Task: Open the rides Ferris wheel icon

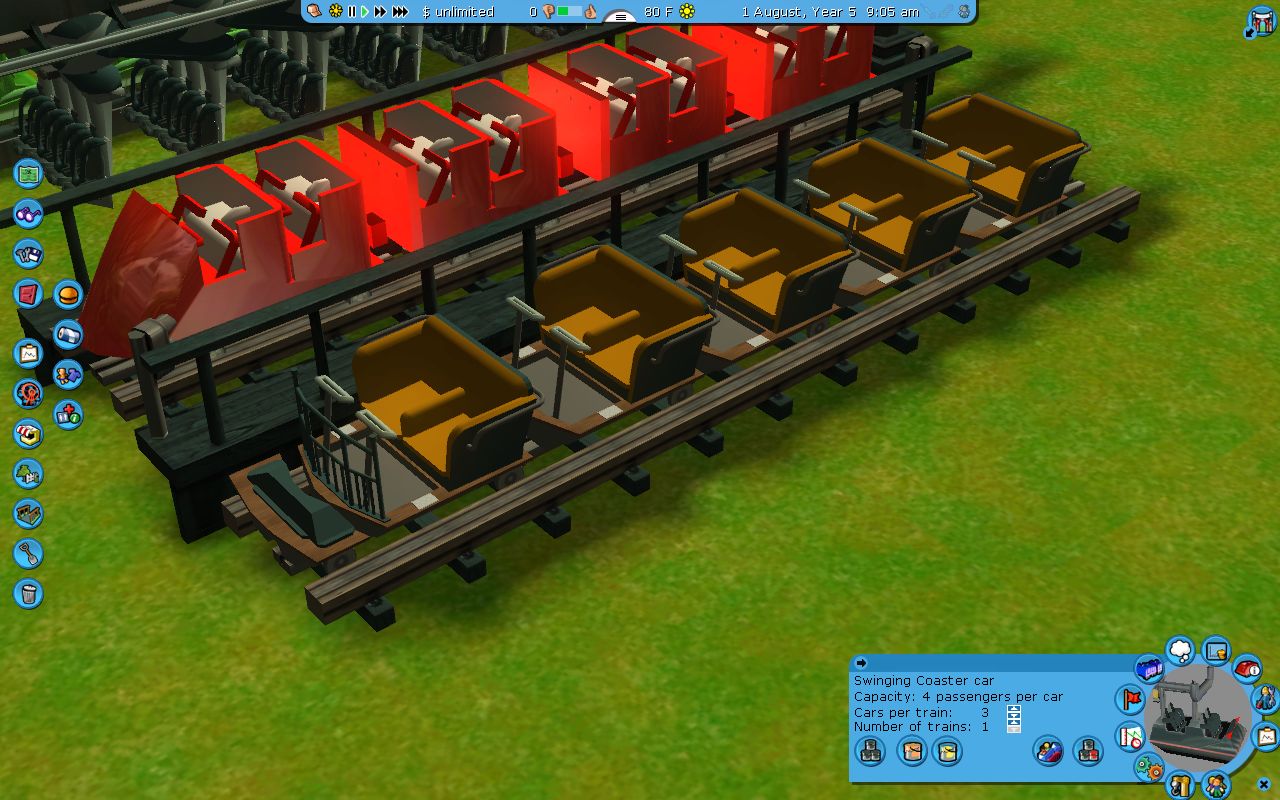Action: (x=28, y=393)
